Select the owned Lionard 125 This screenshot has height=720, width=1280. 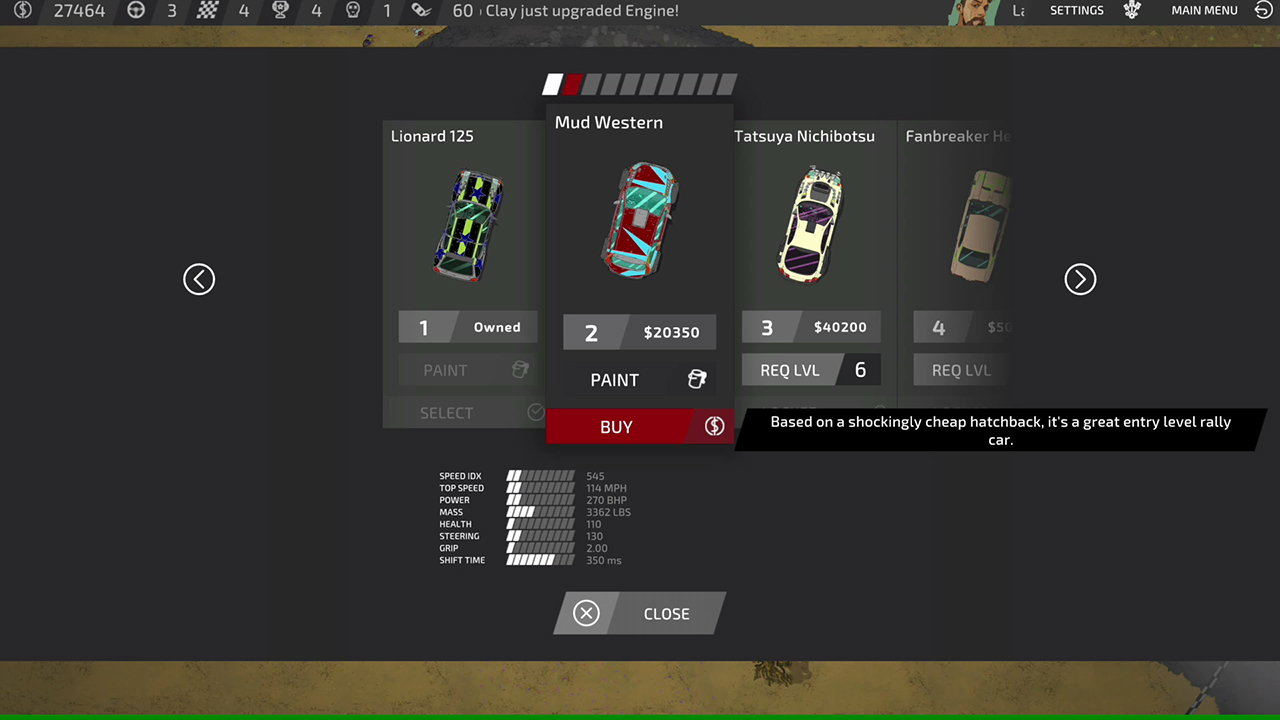(x=446, y=412)
